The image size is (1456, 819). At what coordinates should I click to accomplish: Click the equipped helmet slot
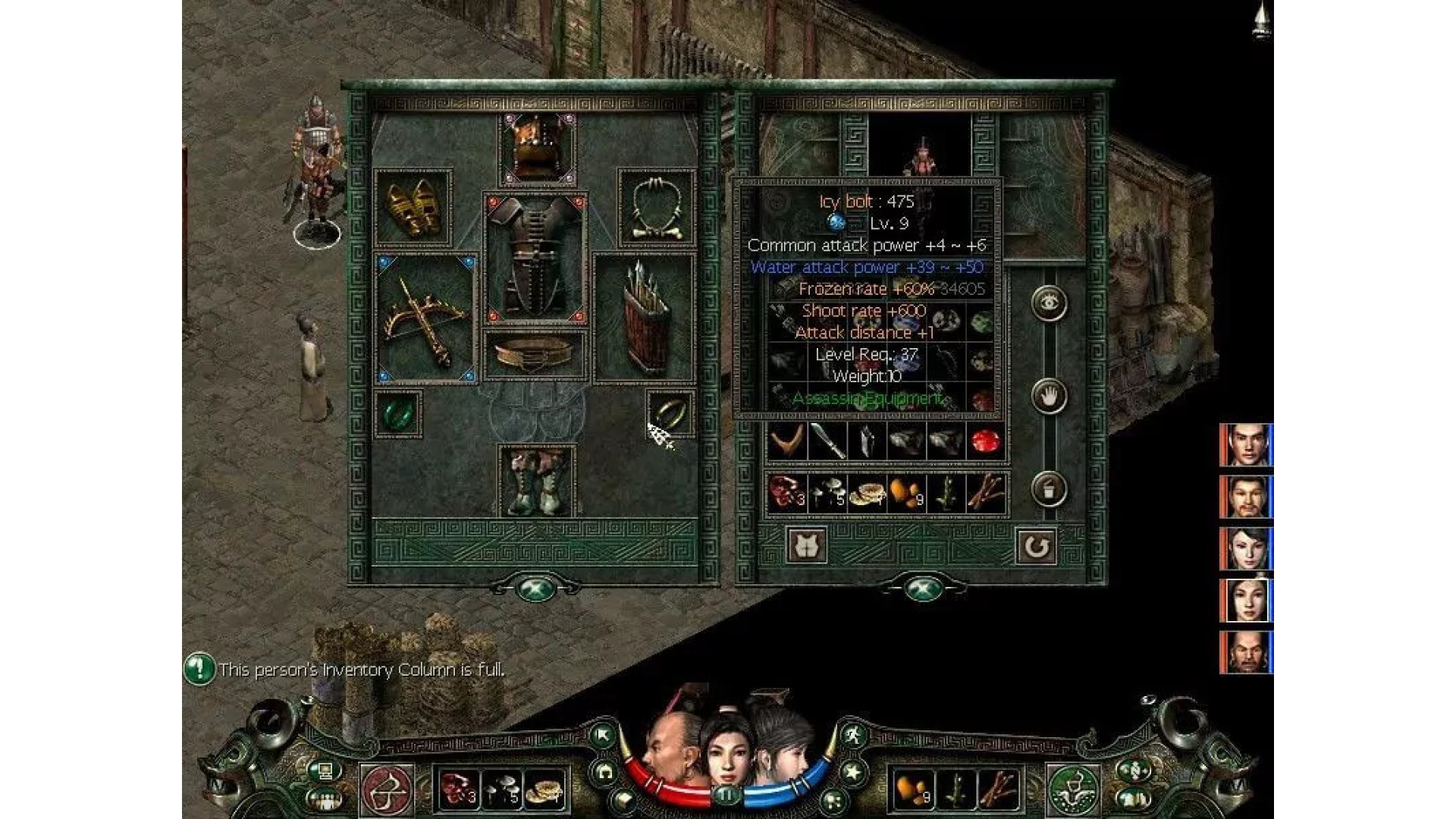[537, 149]
